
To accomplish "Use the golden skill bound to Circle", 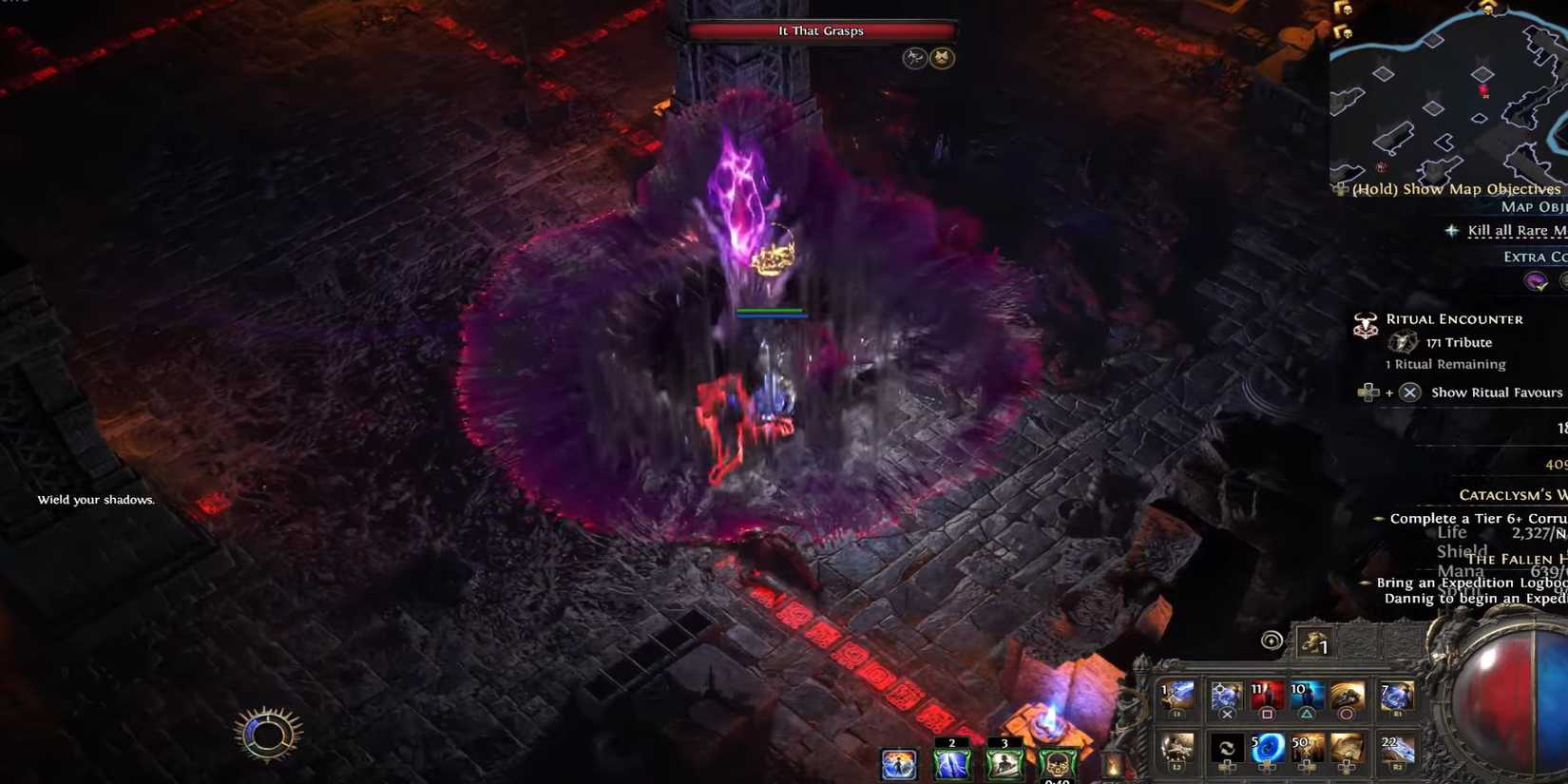I will (1346, 697).
